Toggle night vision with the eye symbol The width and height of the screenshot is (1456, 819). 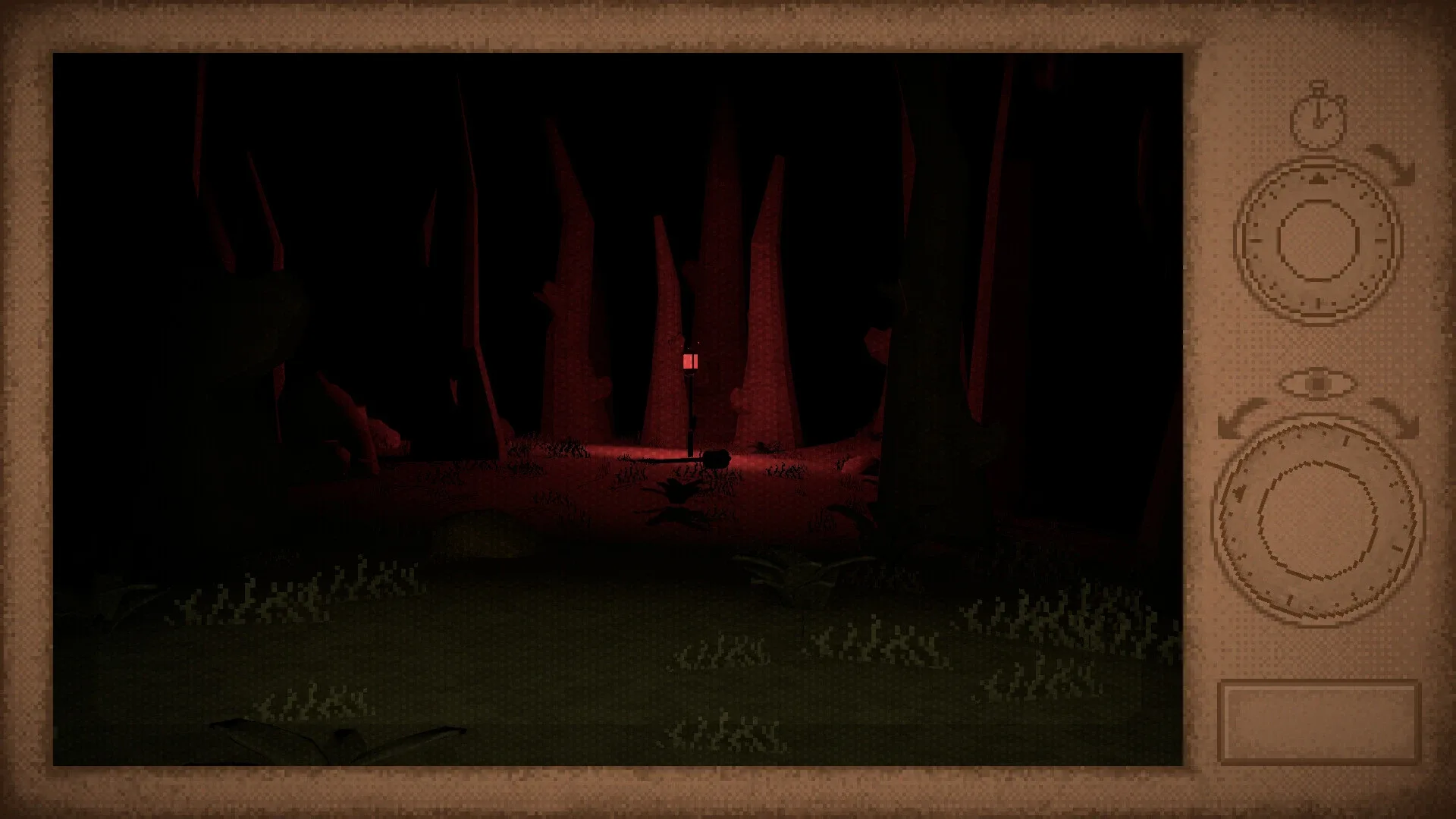point(1319,383)
